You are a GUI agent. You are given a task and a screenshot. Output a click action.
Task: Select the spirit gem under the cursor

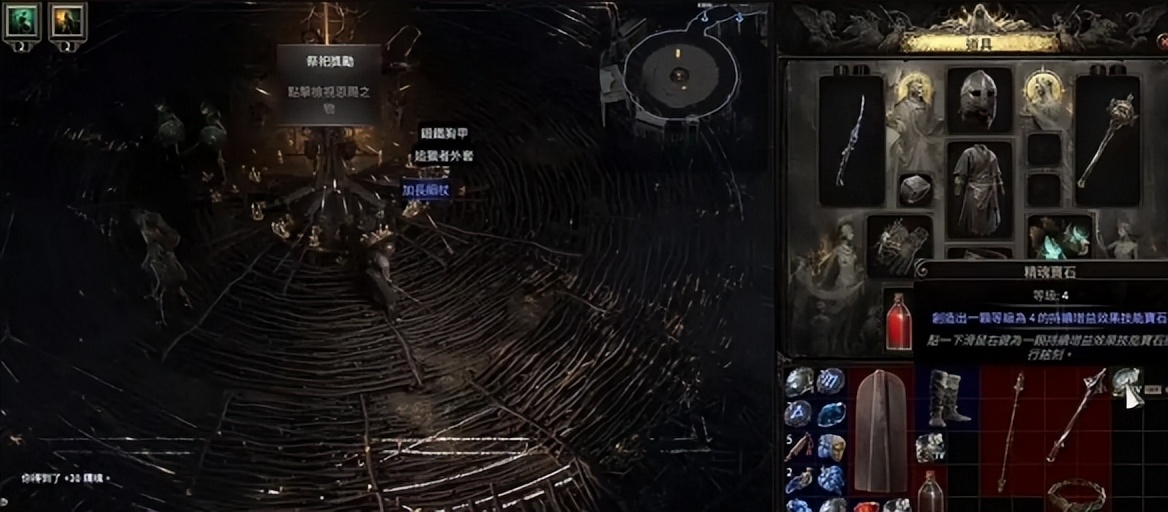click(x=1126, y=381)
